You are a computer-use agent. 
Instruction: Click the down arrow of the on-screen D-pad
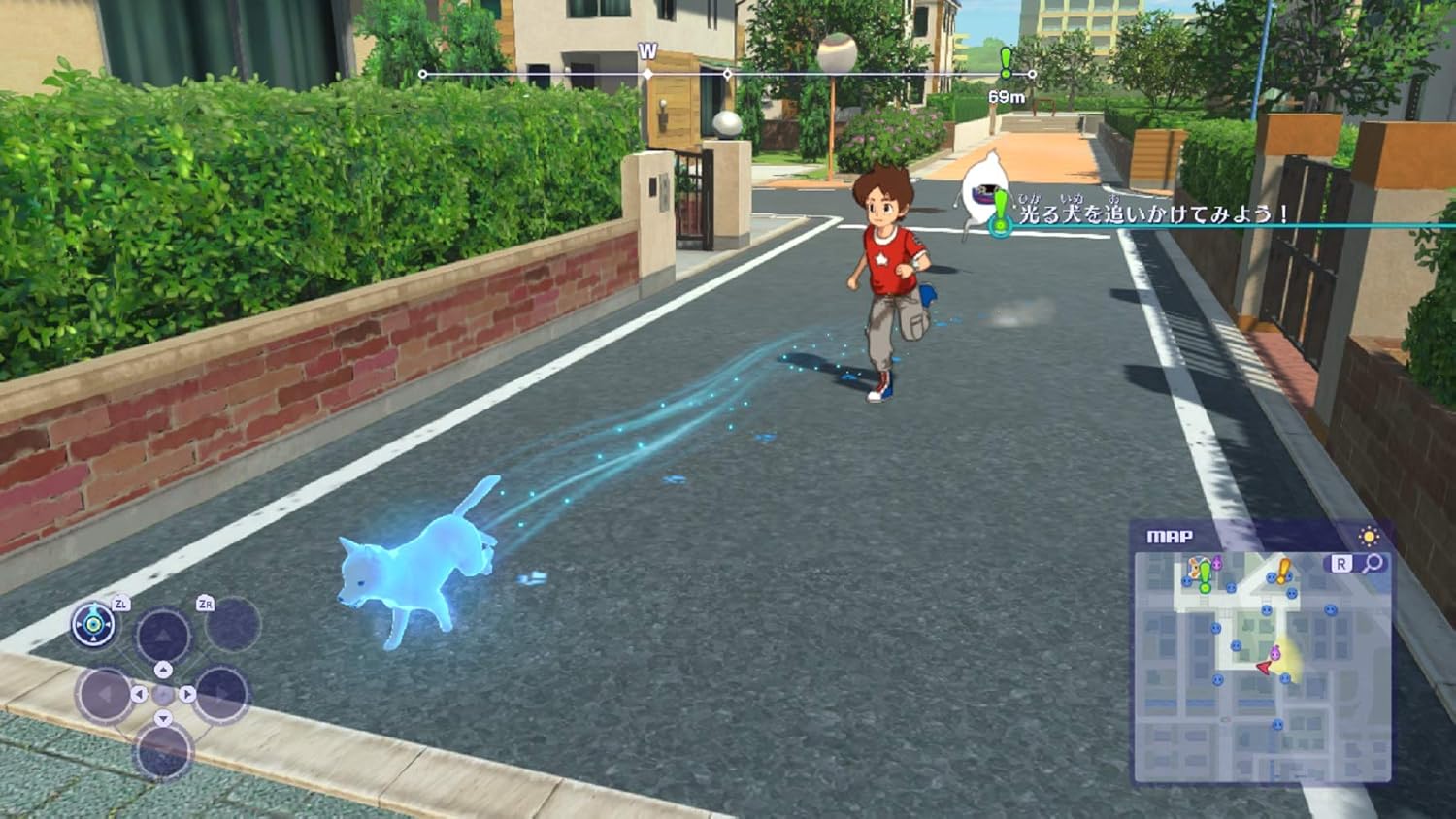coord(164,717)
